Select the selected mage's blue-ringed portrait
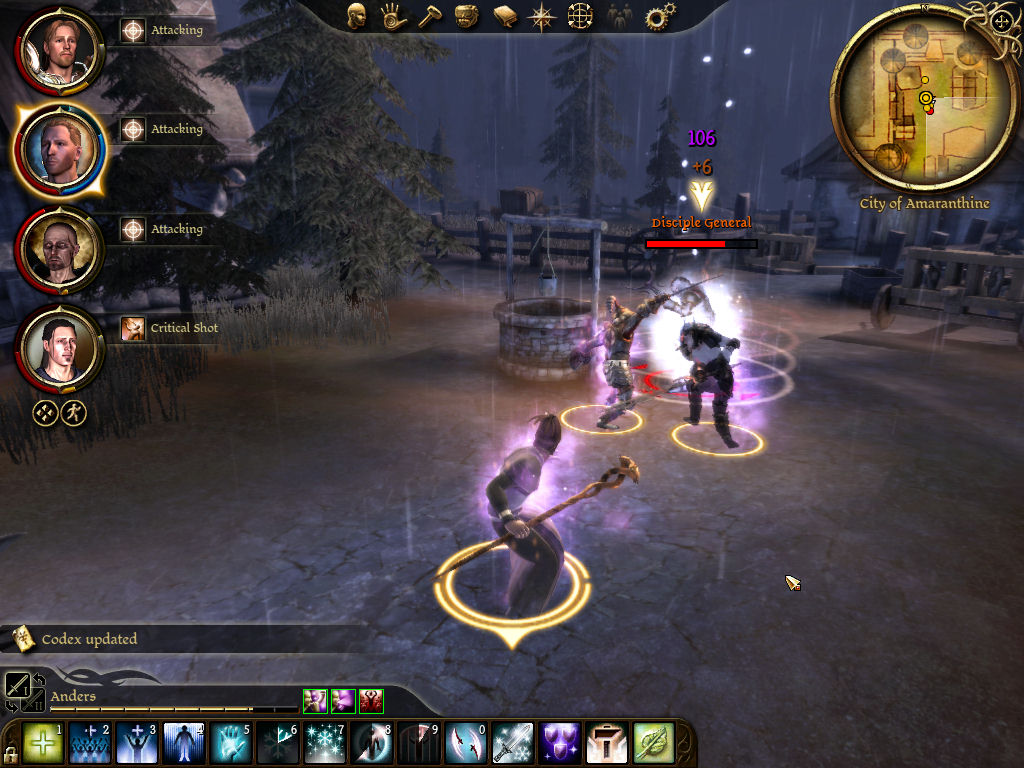 point(60,147)
